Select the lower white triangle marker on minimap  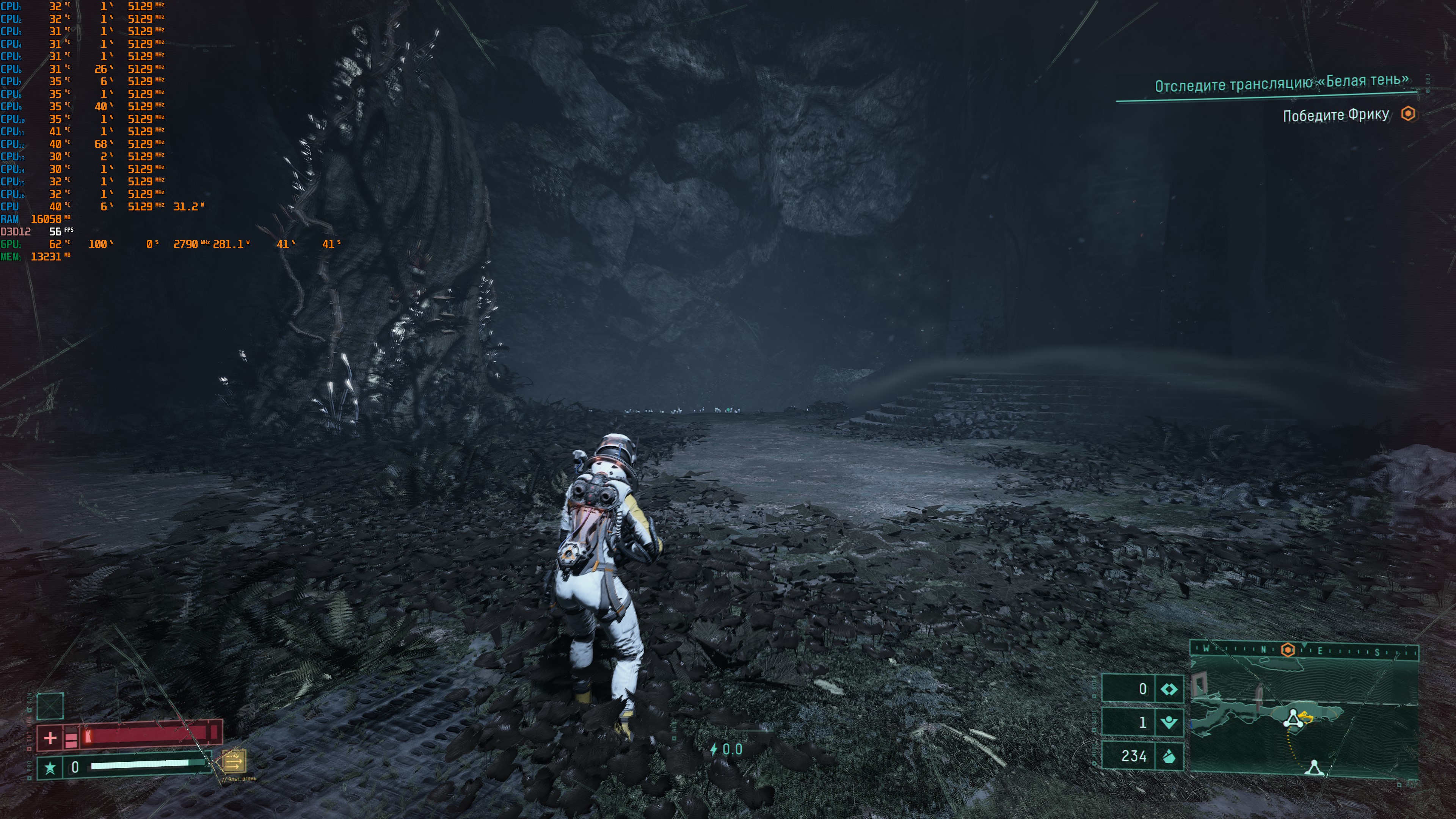pyautogui.click(x=1314, y=767)
